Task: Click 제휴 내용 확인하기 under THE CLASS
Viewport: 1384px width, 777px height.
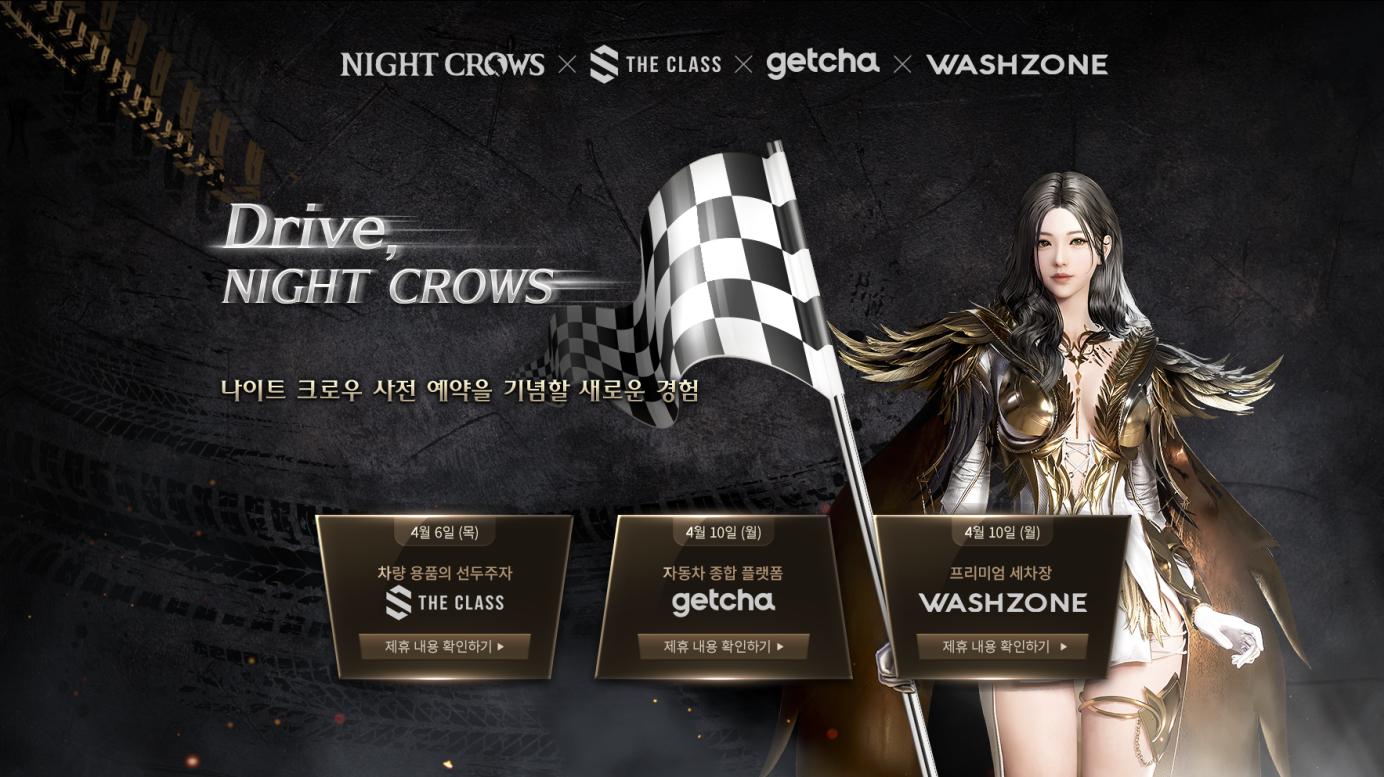Action: coord(447,647)
